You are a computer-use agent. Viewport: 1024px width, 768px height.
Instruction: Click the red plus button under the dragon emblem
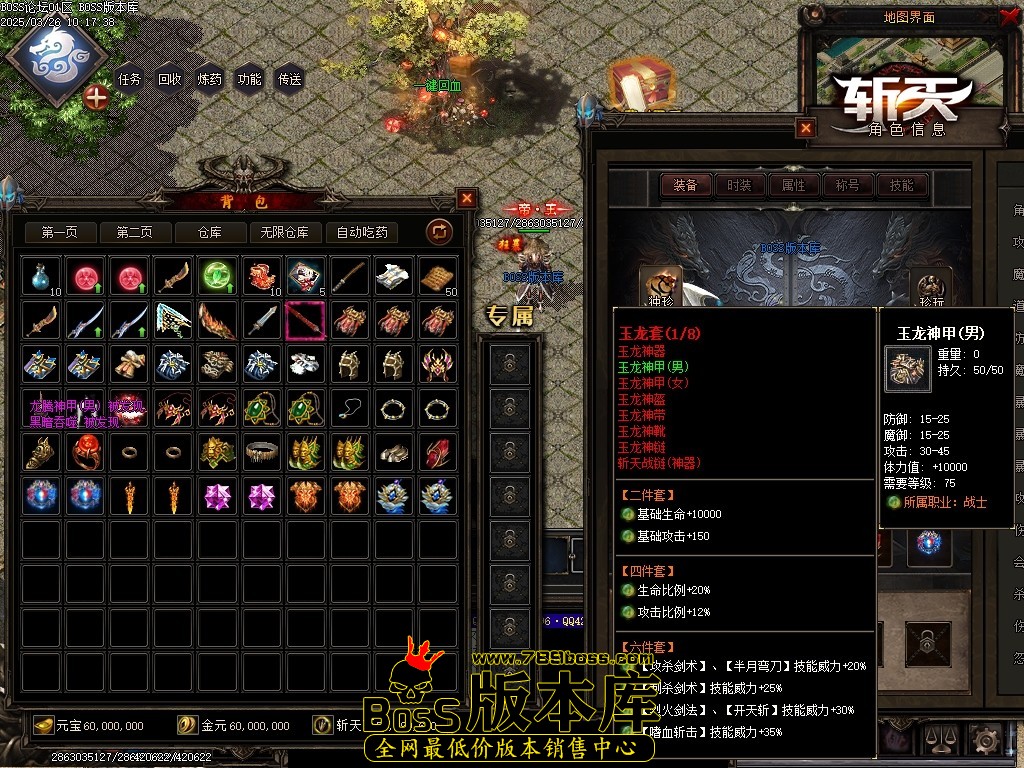pos(96,97)
